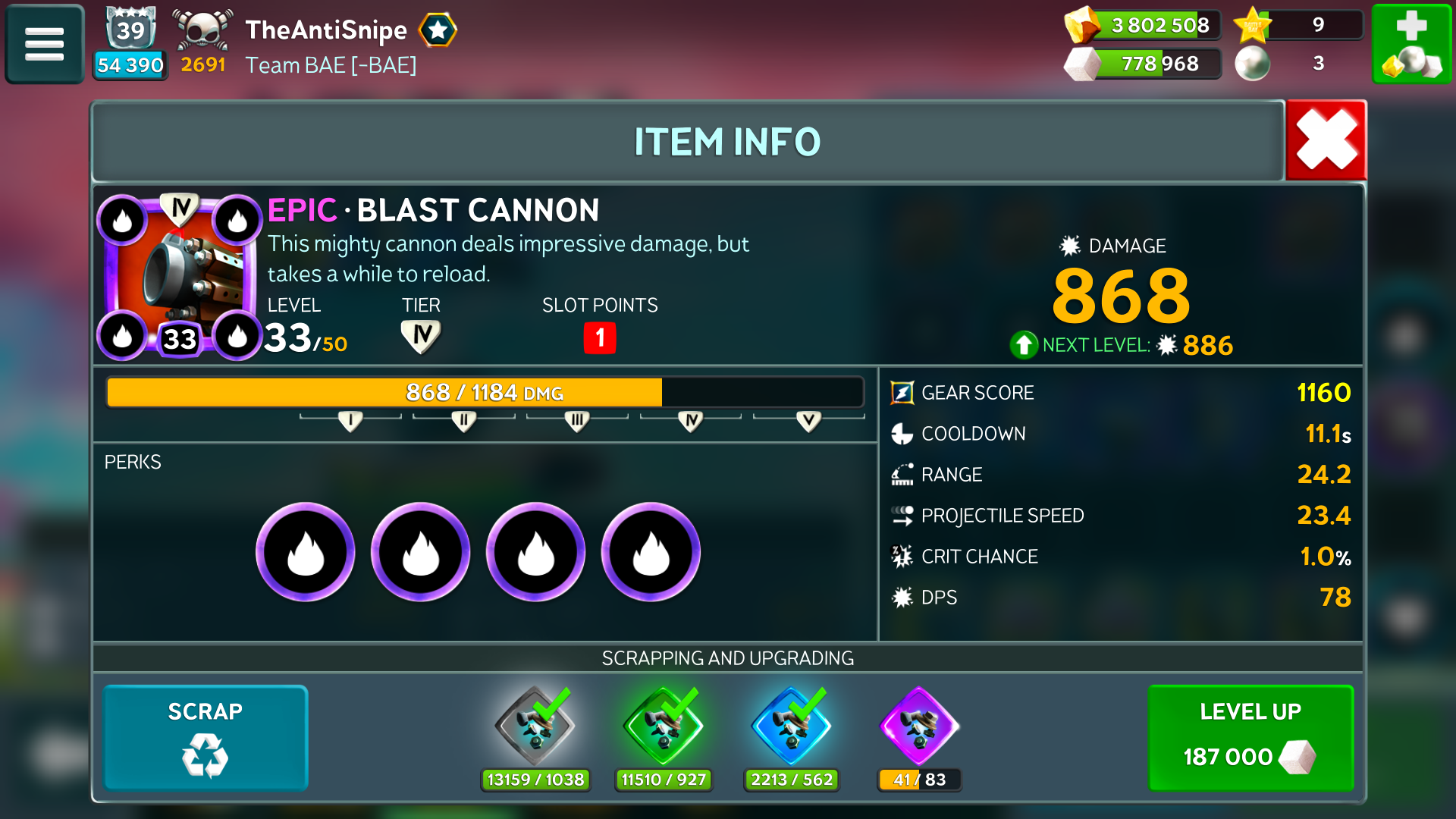Tap the Blast Cannon item thumbnail
1456x819 pixels.
point(180,277)
